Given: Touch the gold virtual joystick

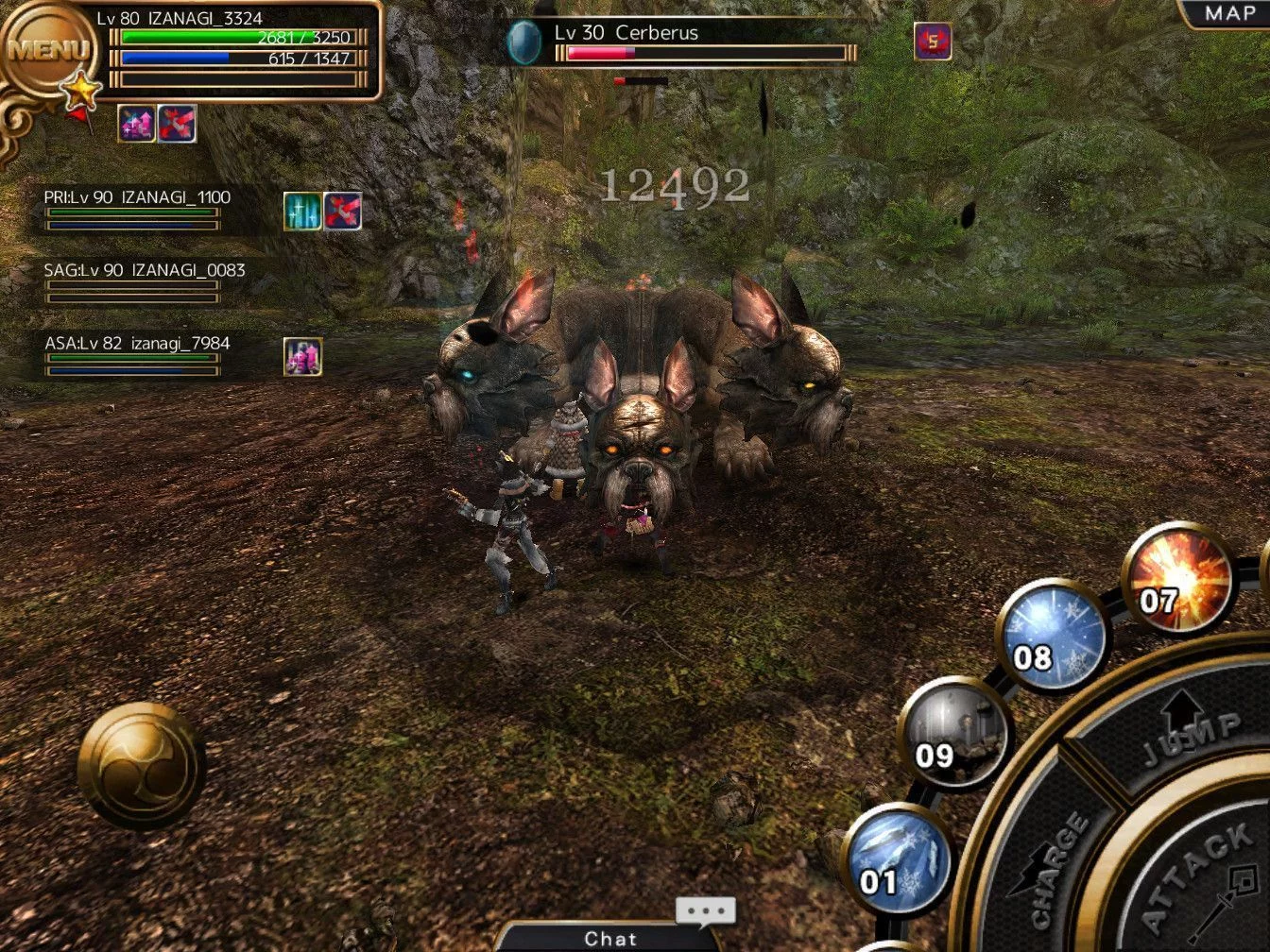Looking at the screenshot, I should (141, 765).
